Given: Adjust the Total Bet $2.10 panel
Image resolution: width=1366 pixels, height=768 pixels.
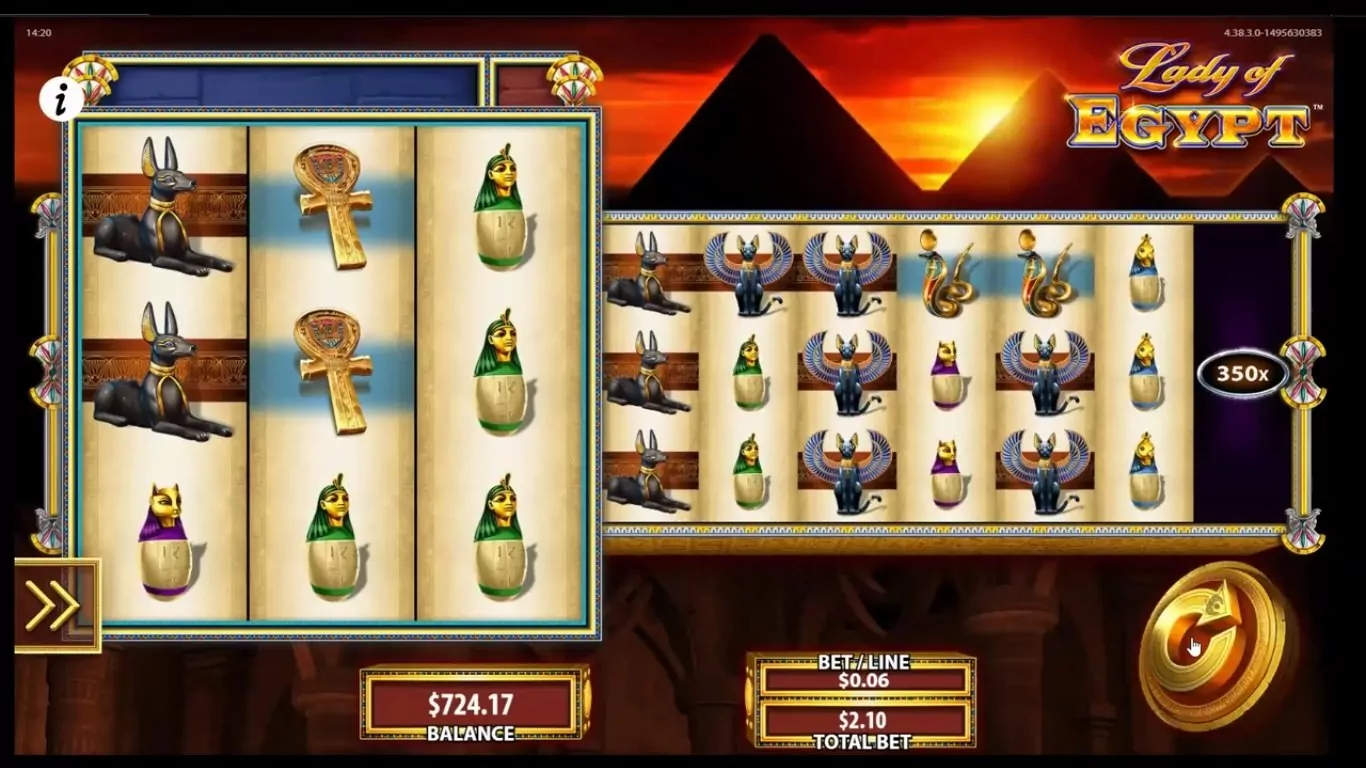Looking at the screenshot, I should 864,722.
